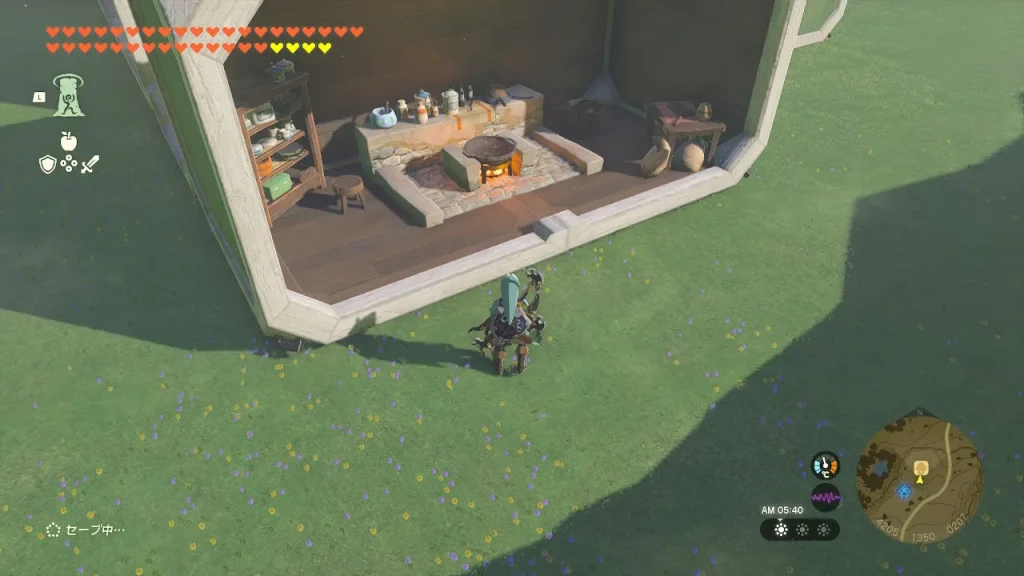
Task: Choose the shield quick-select icon
Action: tap(46, 164)
